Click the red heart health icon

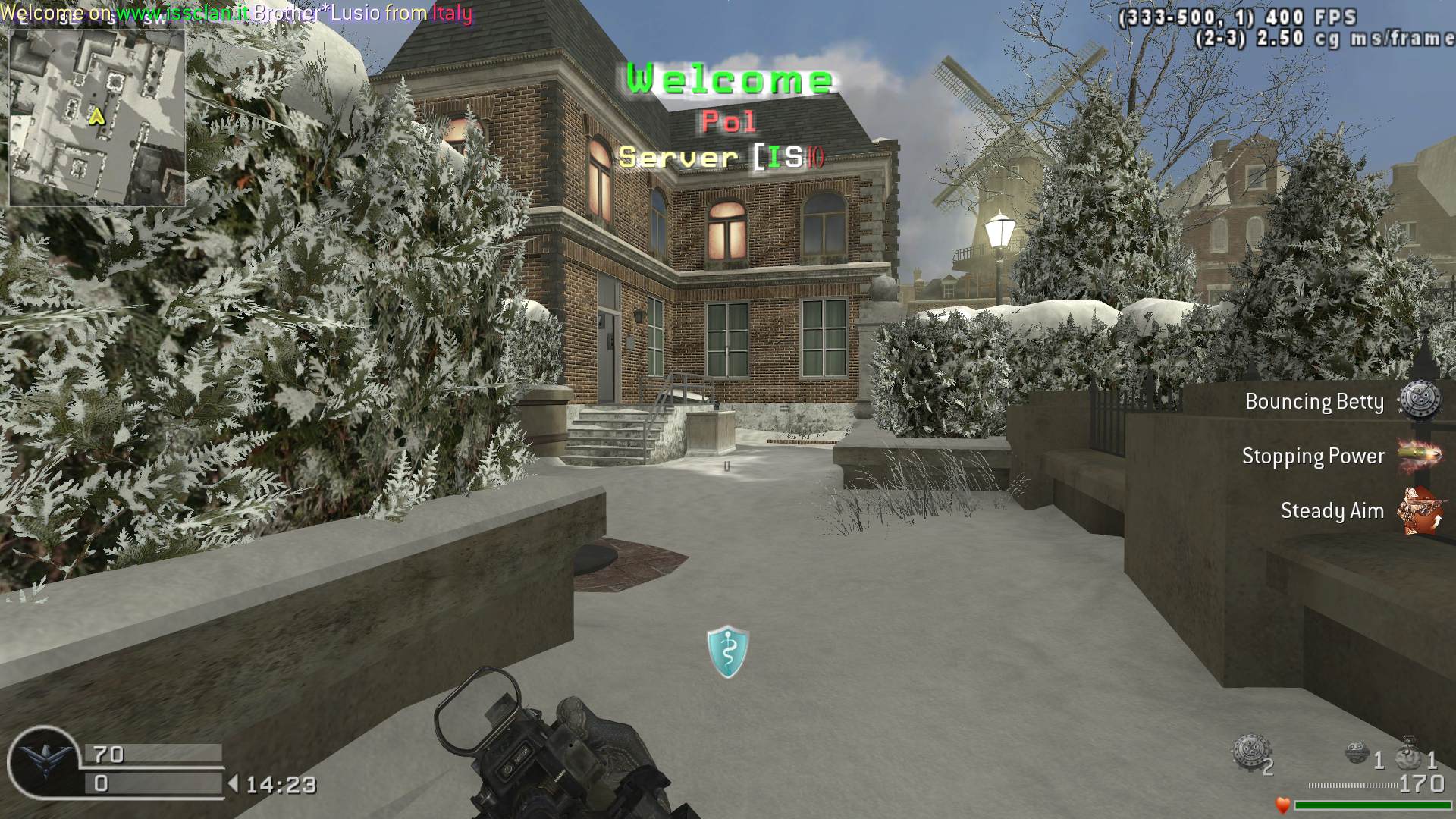pyautogui.click(x=1282, y=805)
